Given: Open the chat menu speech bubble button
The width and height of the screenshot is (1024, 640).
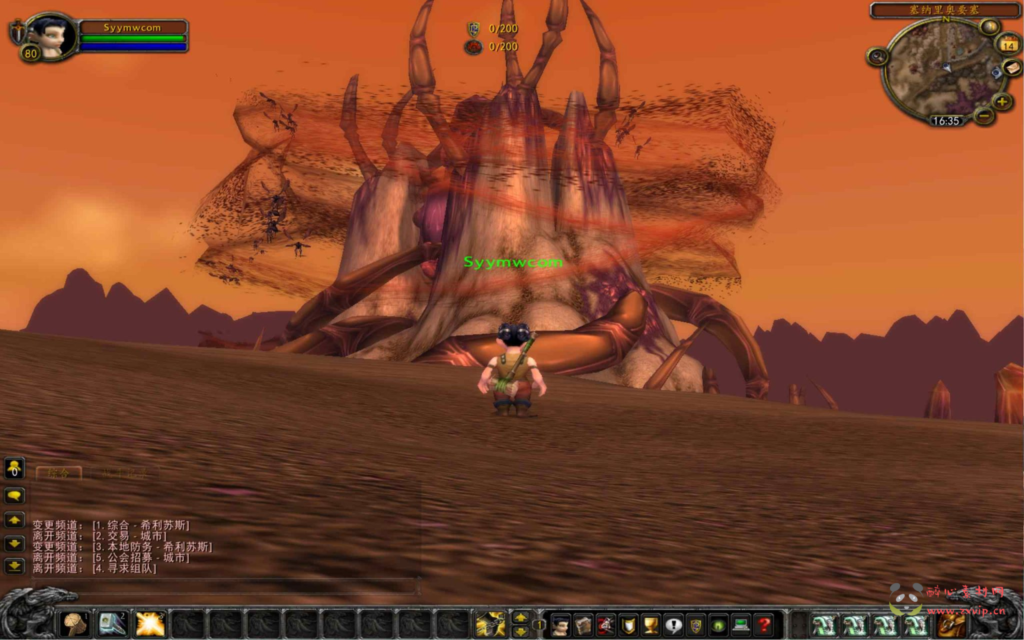Looking at the screenshot, I should tap(14, 495).
